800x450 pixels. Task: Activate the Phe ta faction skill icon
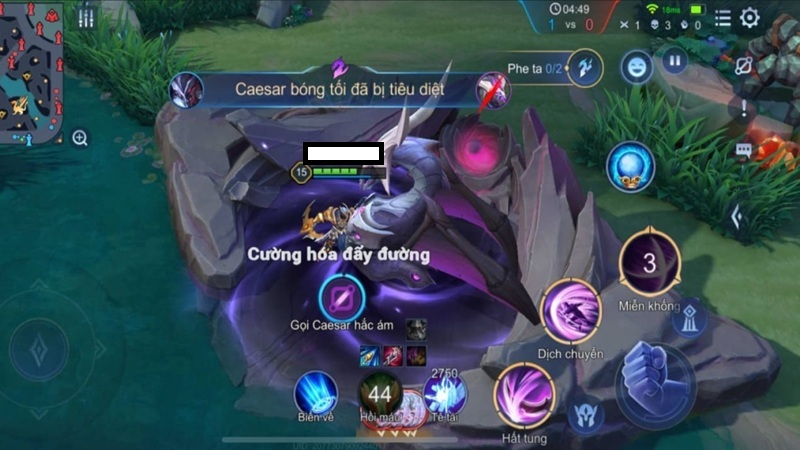pyautogui.click(x=585, y=67)
